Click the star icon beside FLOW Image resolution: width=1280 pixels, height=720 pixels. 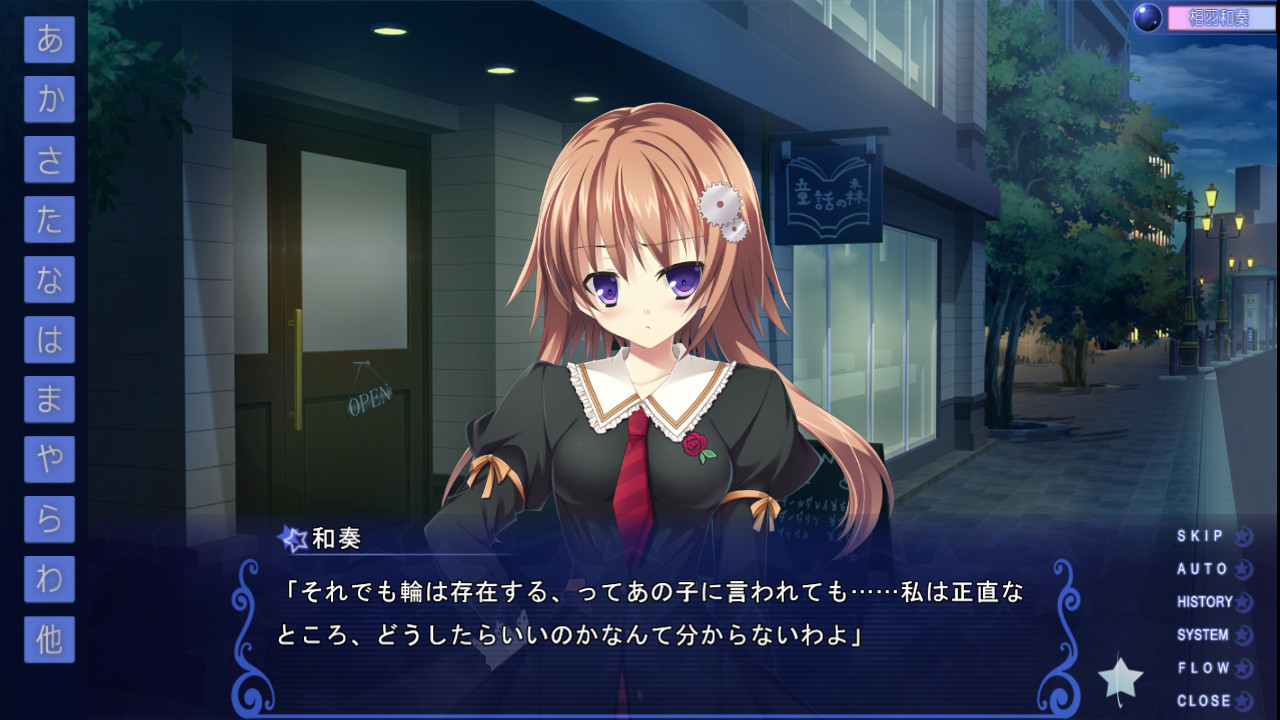[1243, 669]
